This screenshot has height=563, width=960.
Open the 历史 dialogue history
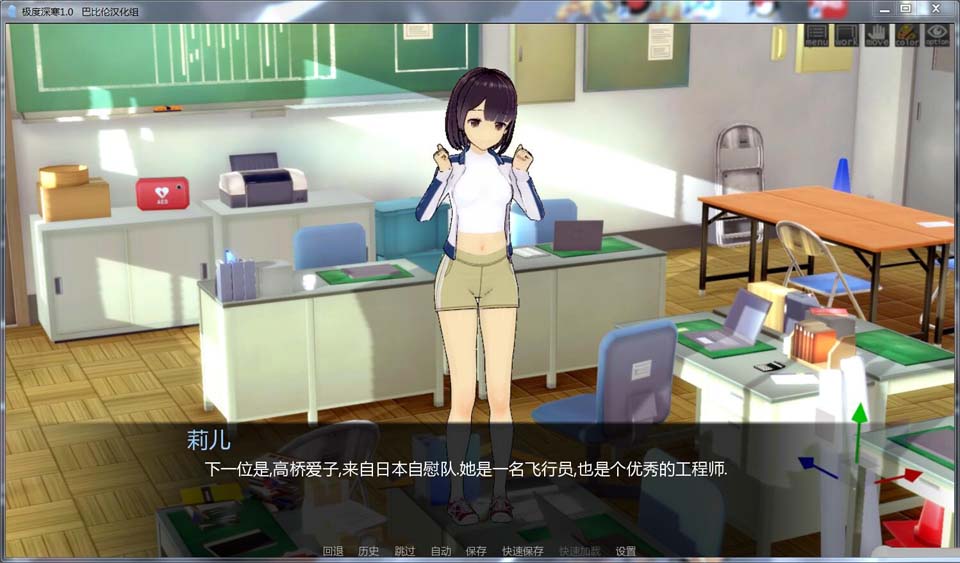tap(368, 551)
